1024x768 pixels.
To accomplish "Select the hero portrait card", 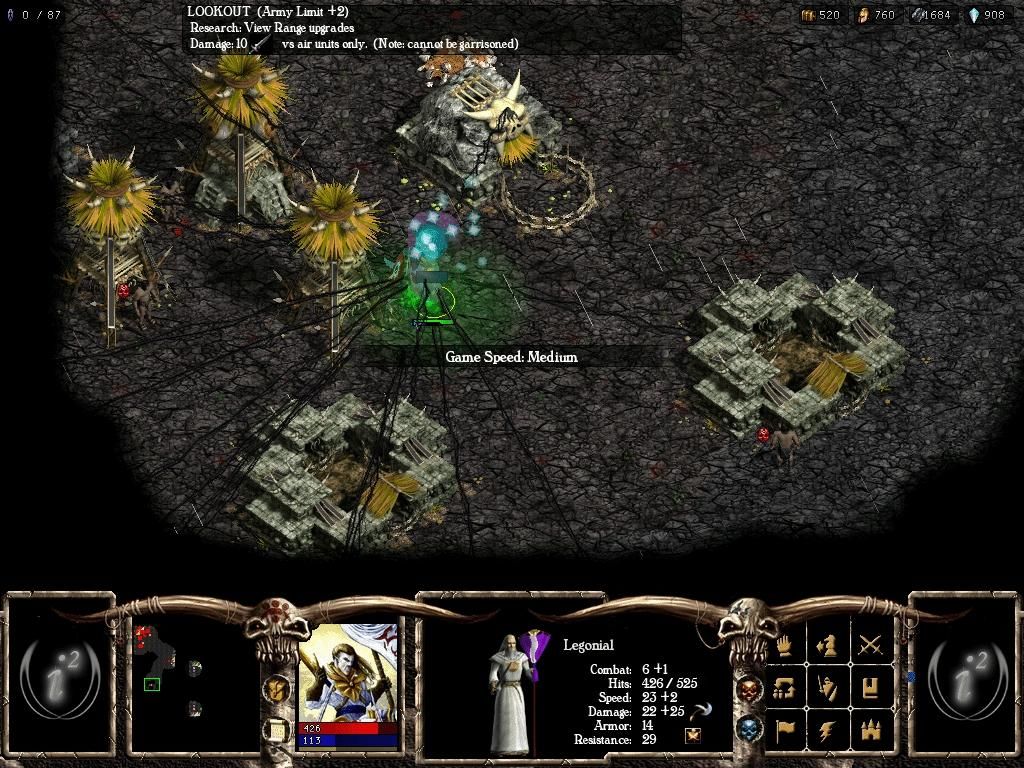I will point(347,677).
